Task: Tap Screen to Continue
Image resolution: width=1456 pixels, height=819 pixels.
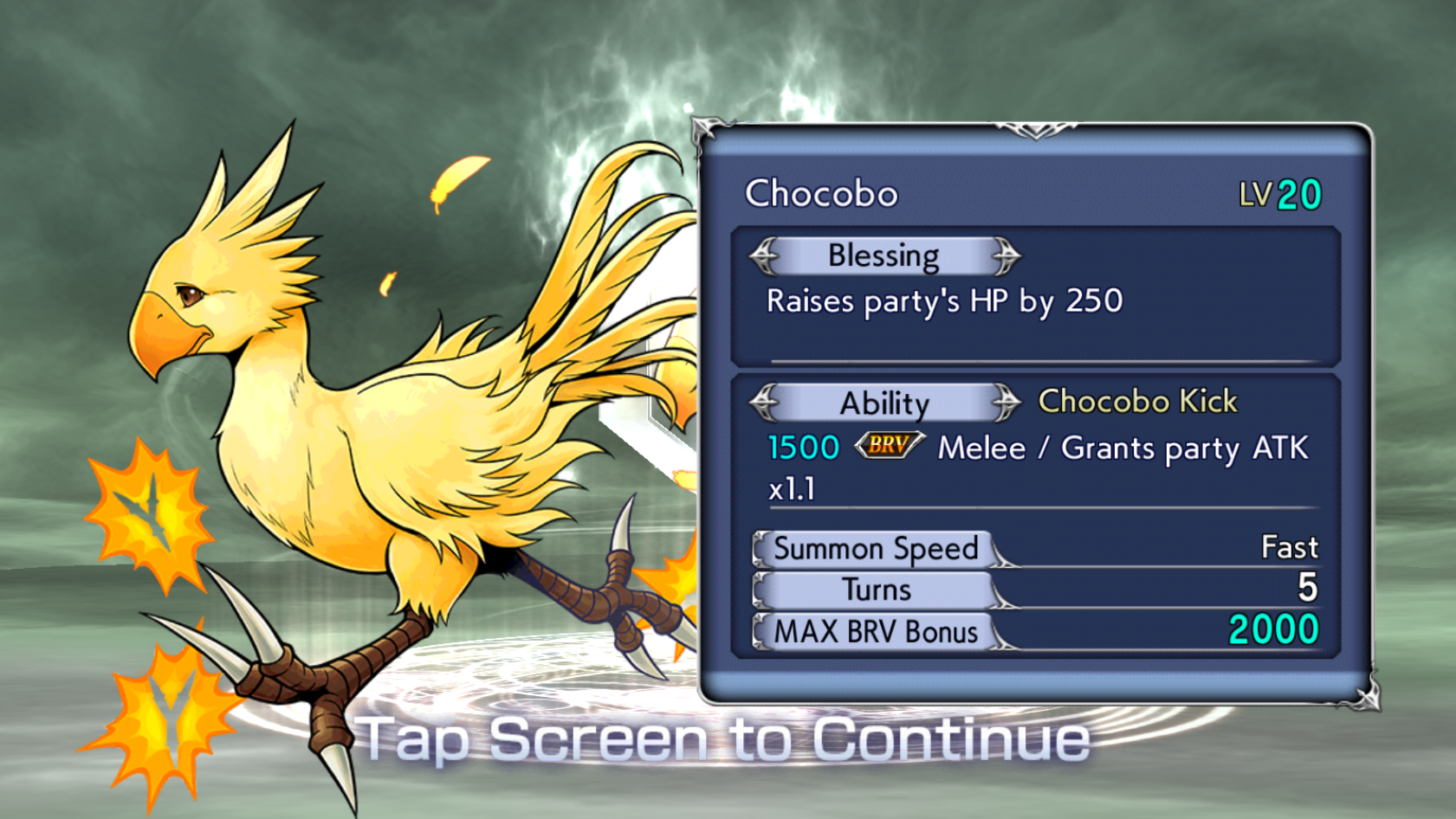Action: 726,741
